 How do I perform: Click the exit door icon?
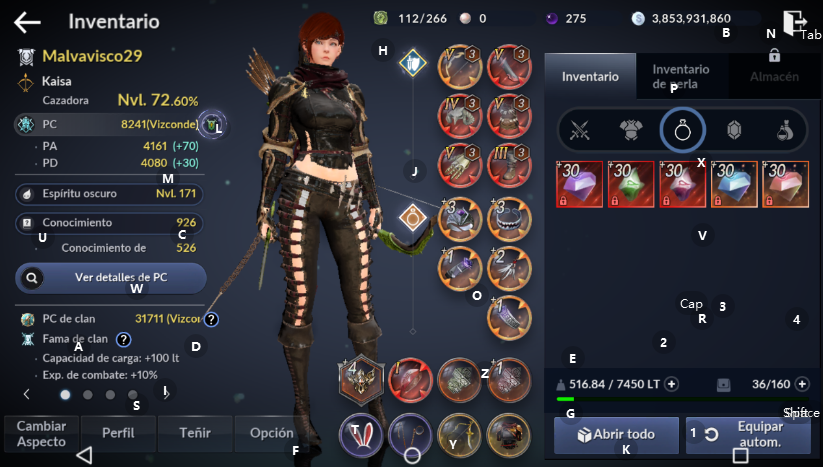795,22
